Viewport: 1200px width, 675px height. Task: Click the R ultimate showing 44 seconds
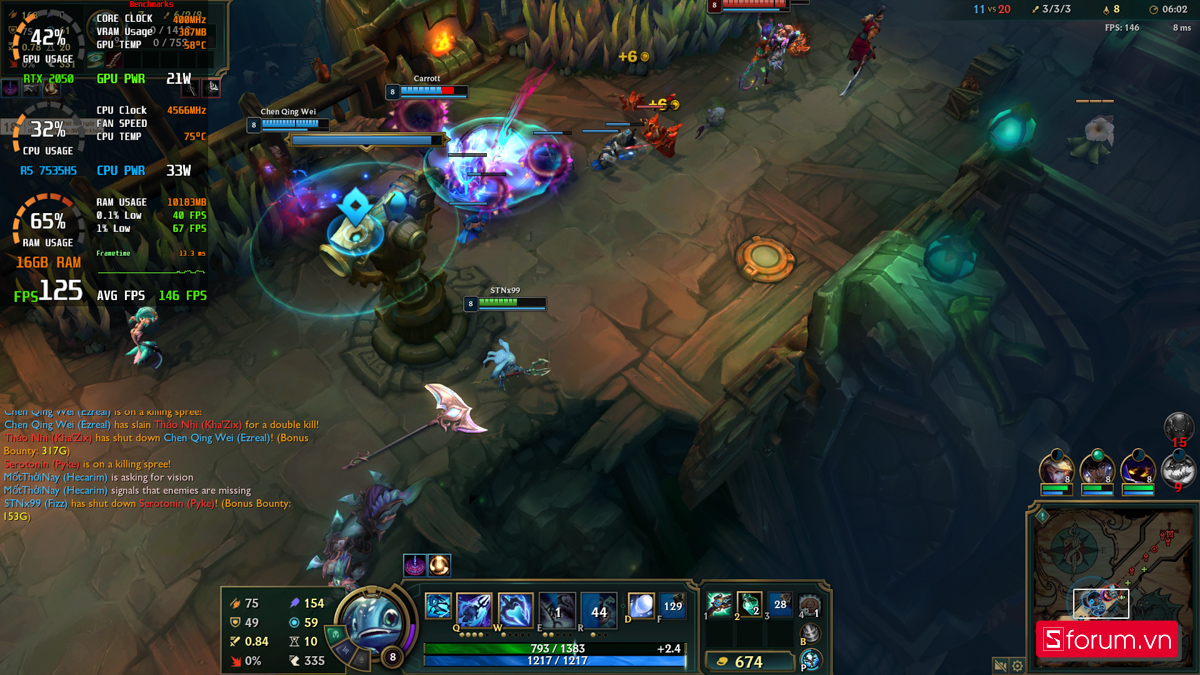(599, 610)
